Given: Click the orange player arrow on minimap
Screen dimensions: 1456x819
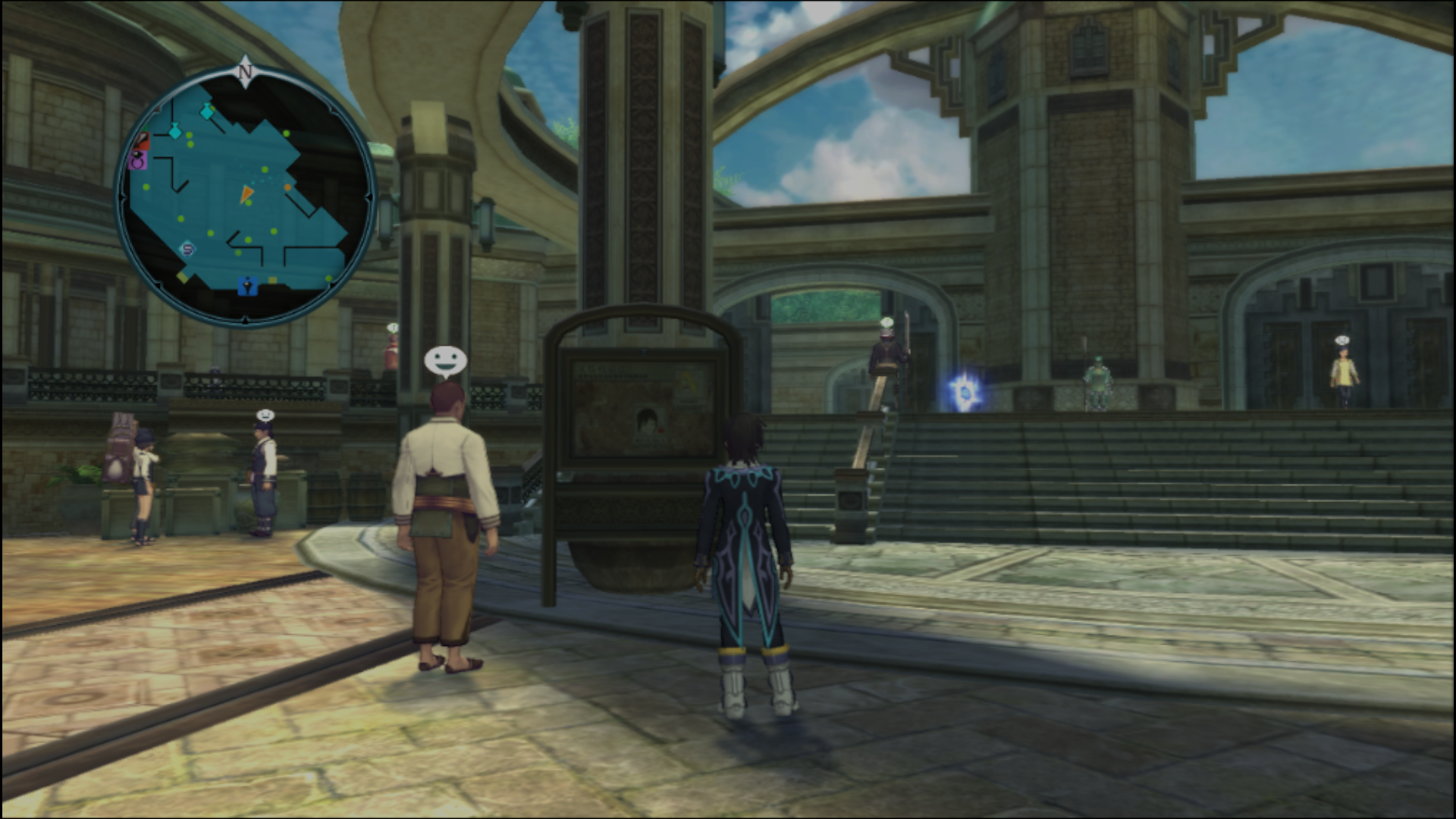Looking at the screenshot, I should [x=247, y=194].
